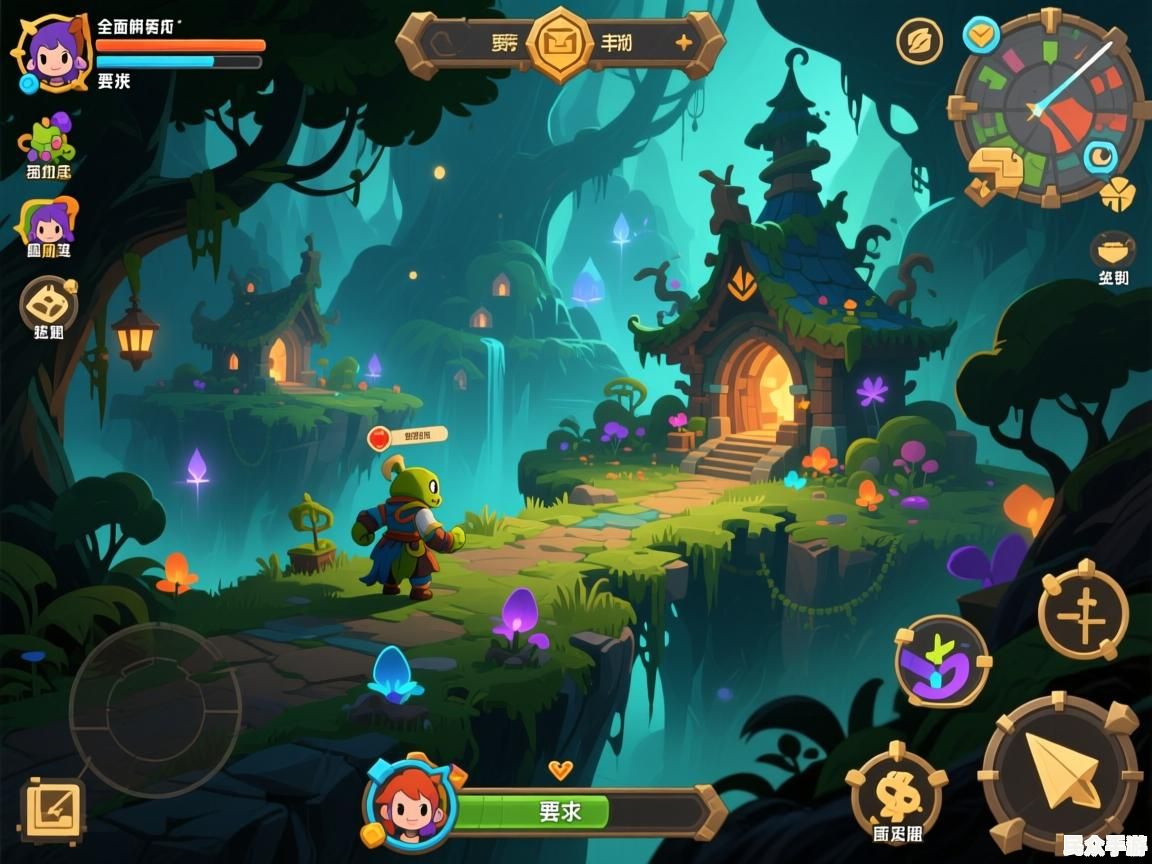Select the red-haired character portrait at bottom
The image size is (1152, 864).
[x=410, y=805]
